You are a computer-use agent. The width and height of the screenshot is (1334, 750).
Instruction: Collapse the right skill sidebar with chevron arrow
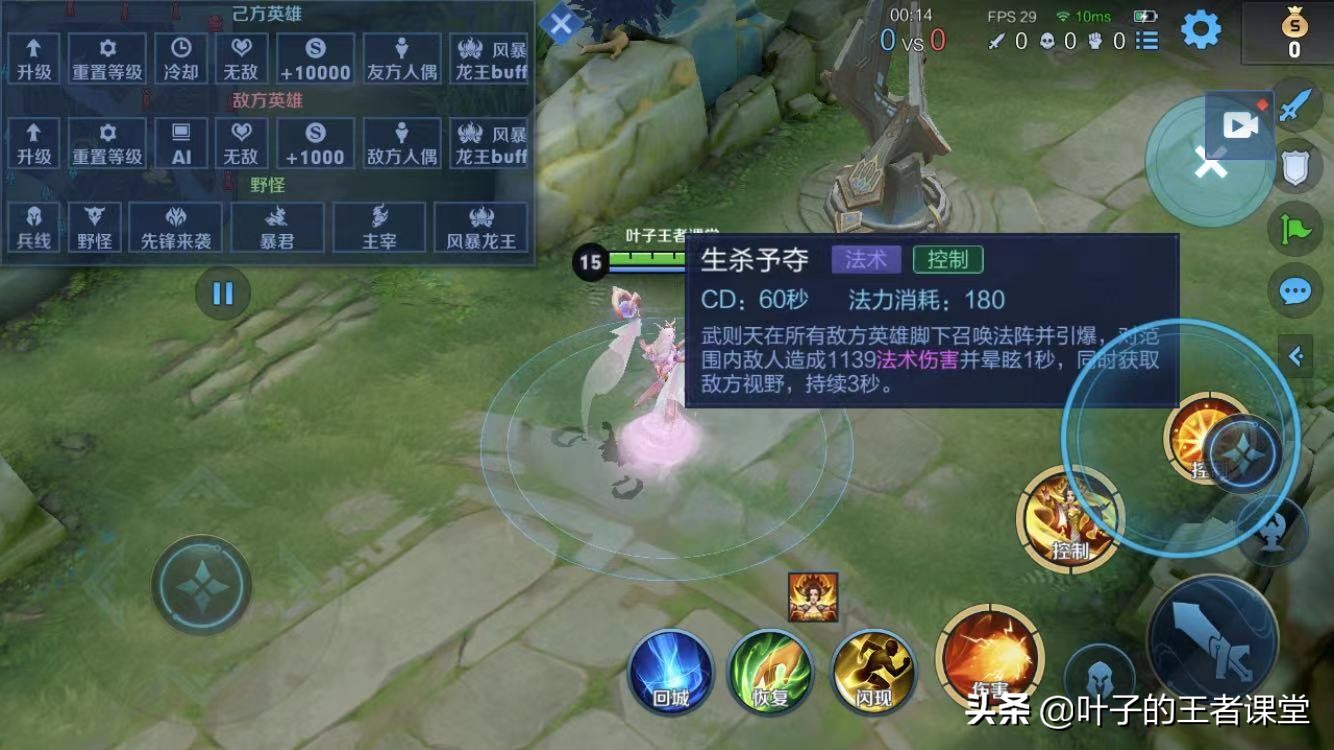1296,355
